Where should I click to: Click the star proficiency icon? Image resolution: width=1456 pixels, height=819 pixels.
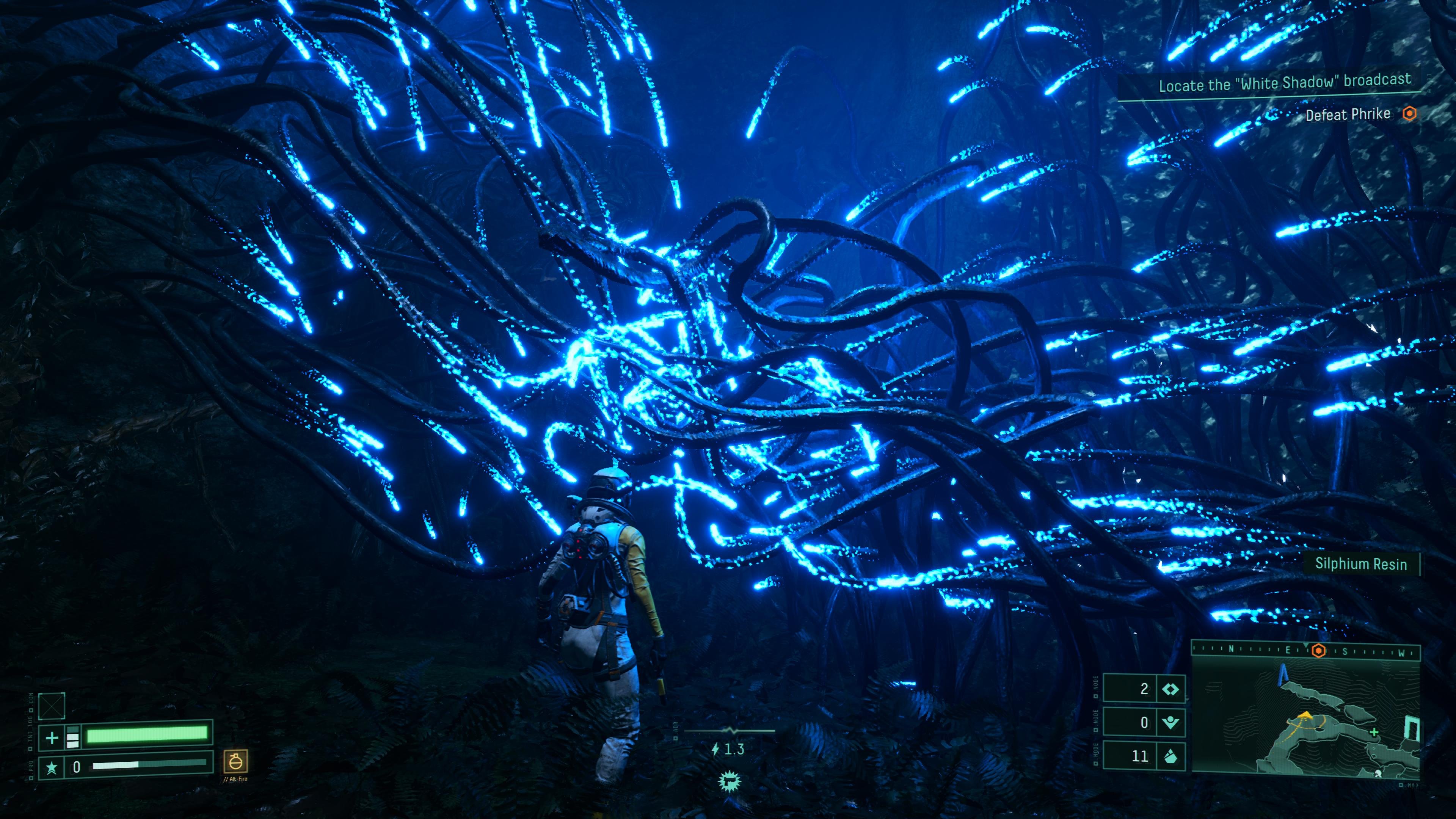point(52,767)
